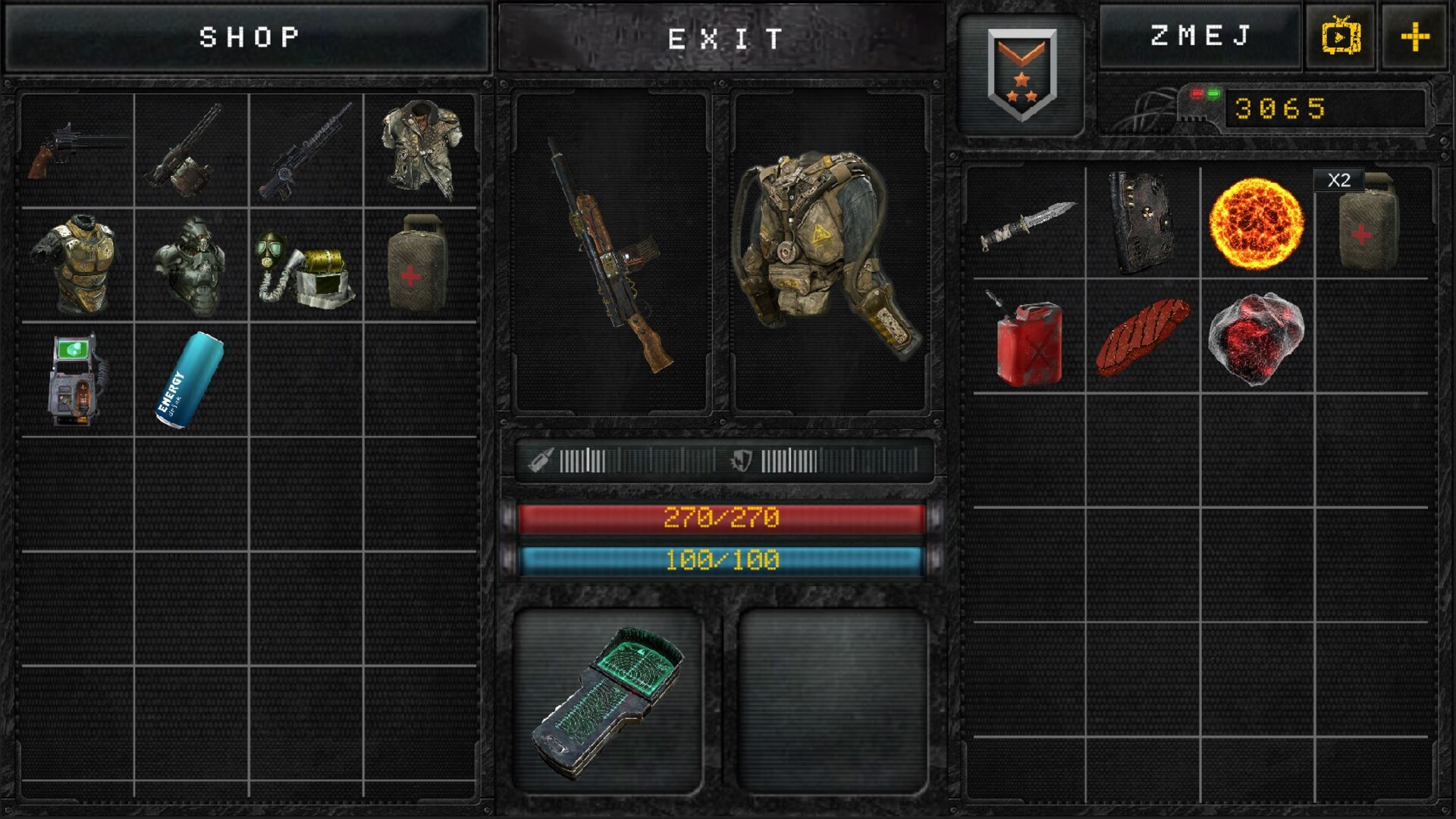Click the combat knife in inventory
The width and height of the screenshot is (1456, 819).
point(1031,227)
